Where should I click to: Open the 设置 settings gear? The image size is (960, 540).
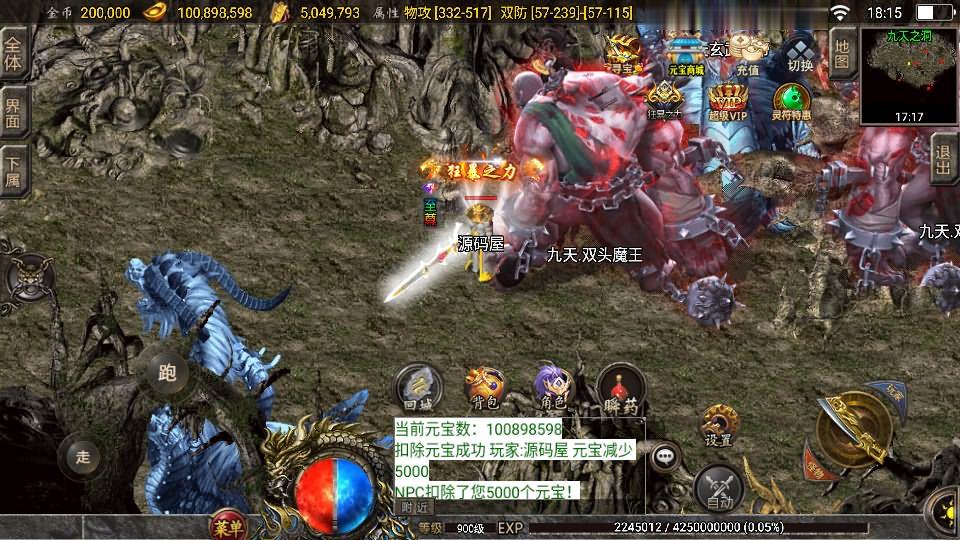[718, 425]
